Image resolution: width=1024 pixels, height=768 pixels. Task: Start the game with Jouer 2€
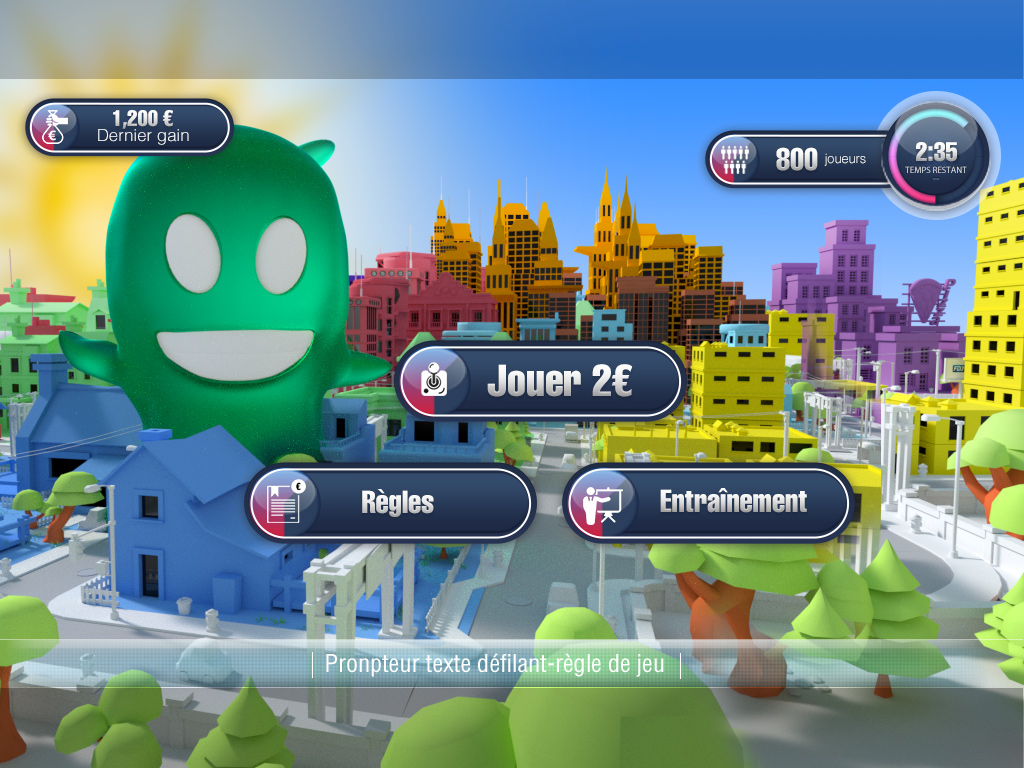(x=540, y=381)
